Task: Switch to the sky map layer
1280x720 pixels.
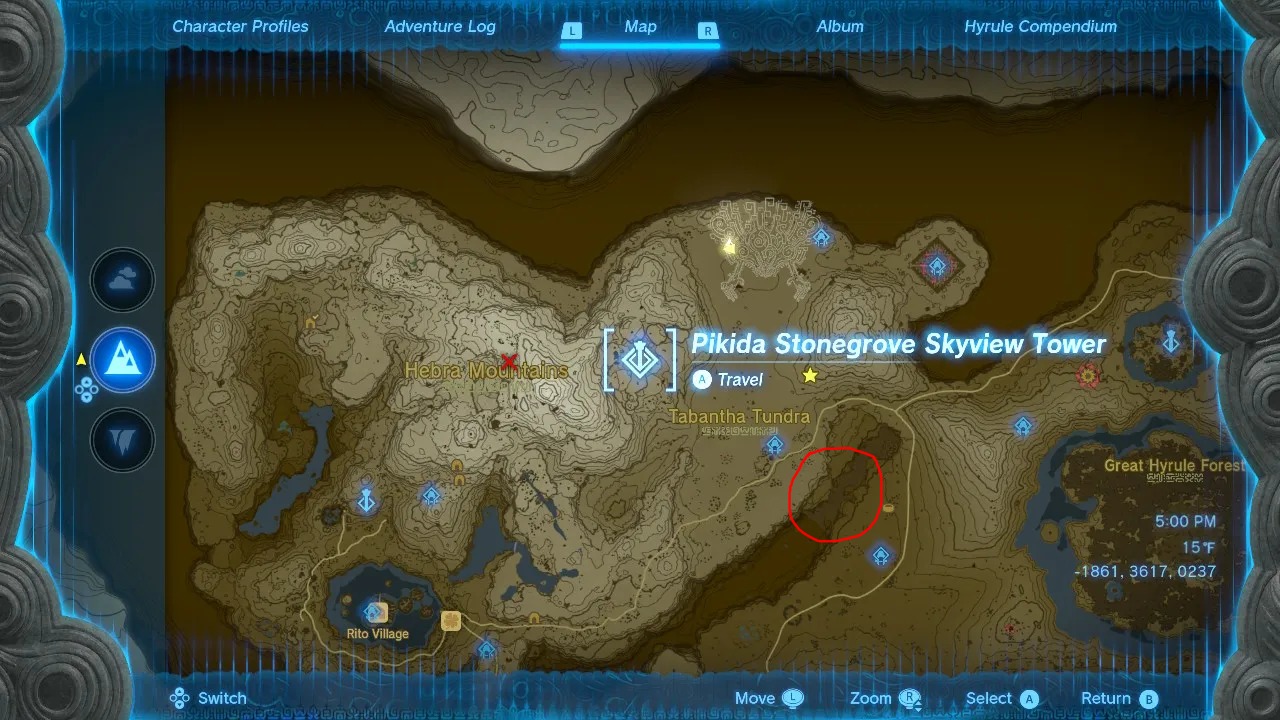Action: pos(121,280)
